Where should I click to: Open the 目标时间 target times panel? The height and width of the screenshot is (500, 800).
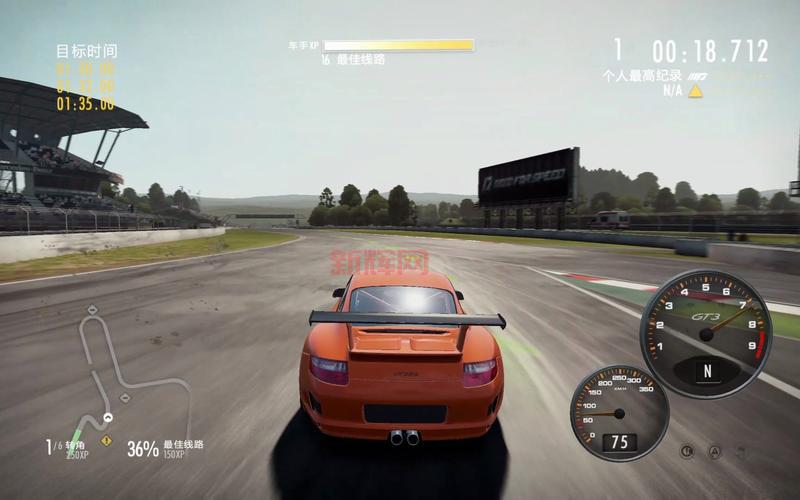[x=85, y=76]
